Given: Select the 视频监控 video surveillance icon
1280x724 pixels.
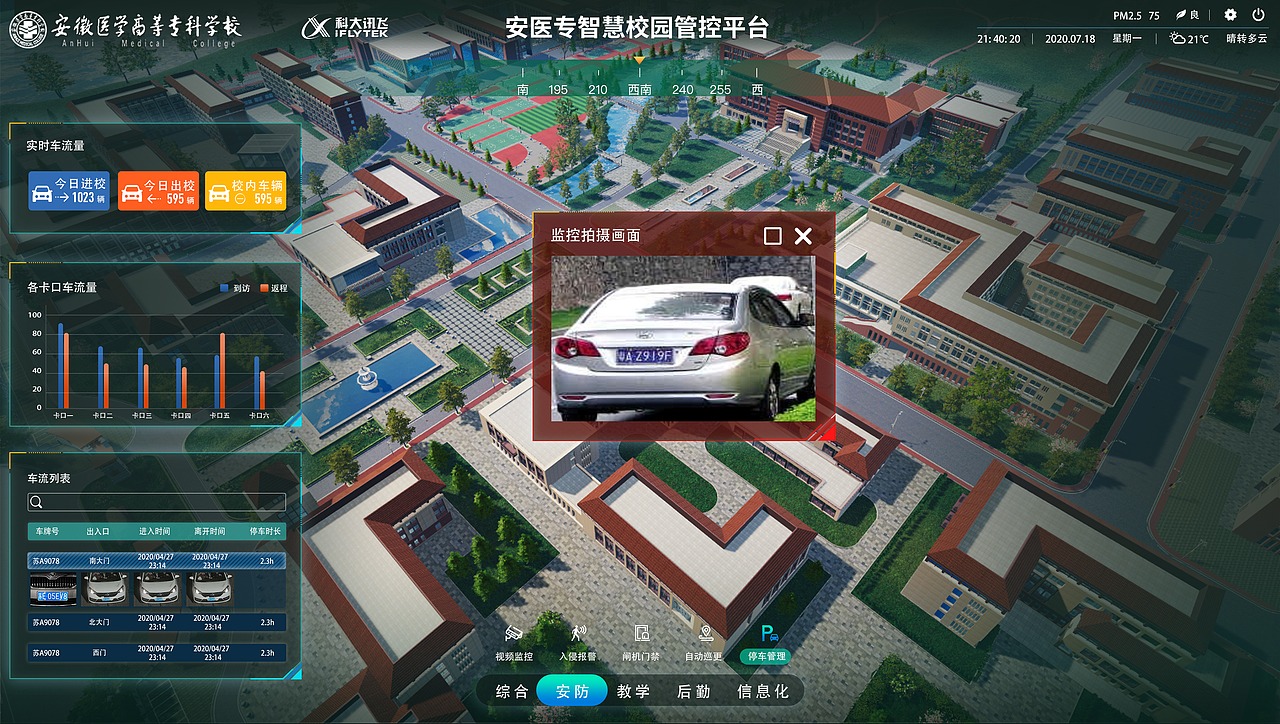Looking at the screenshot, I should (x=513, y=640).
